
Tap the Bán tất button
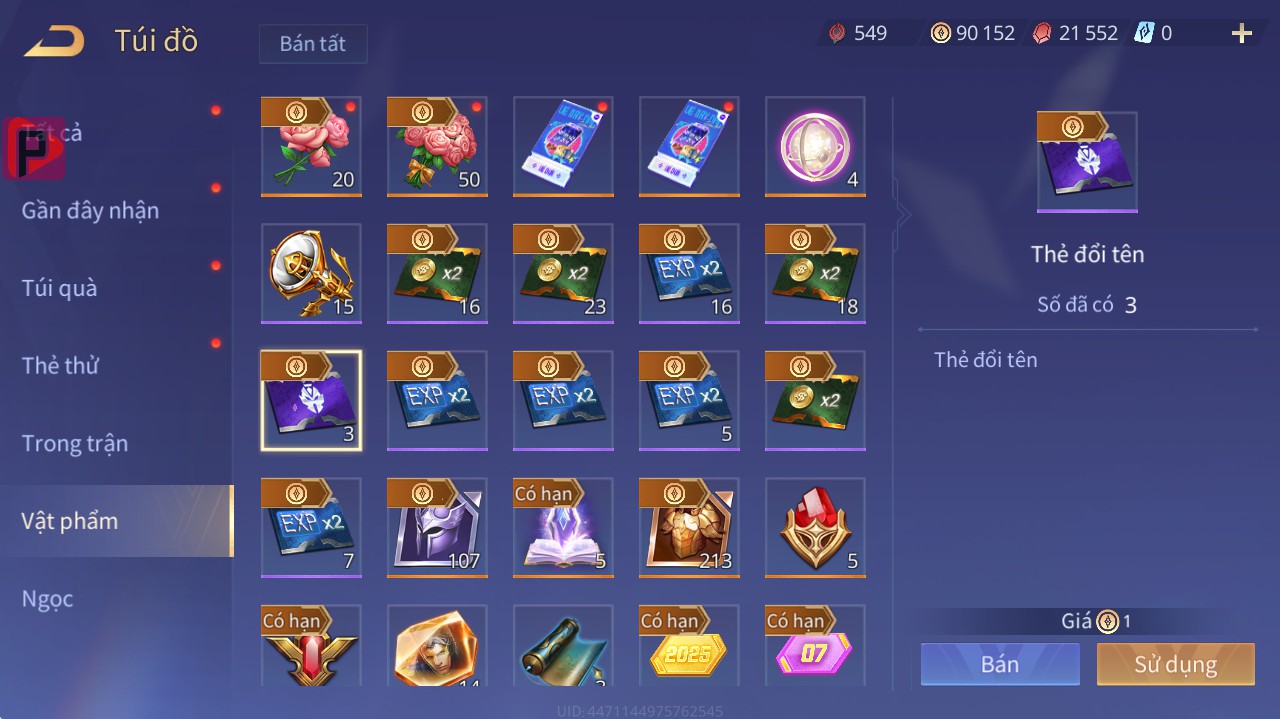[313, 44]
